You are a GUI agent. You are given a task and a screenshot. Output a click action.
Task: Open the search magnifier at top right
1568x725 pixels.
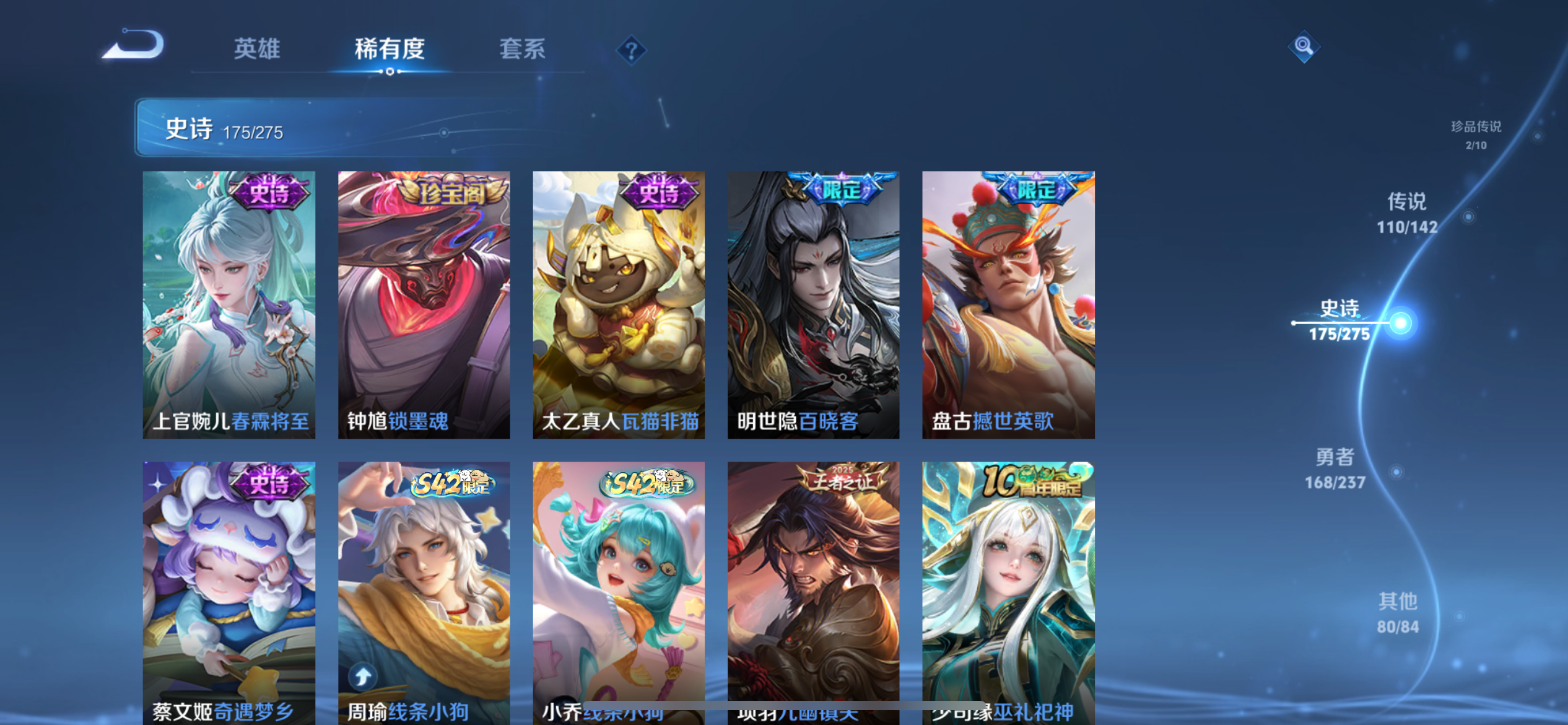pyautogui.click(x=1303, y=46)
